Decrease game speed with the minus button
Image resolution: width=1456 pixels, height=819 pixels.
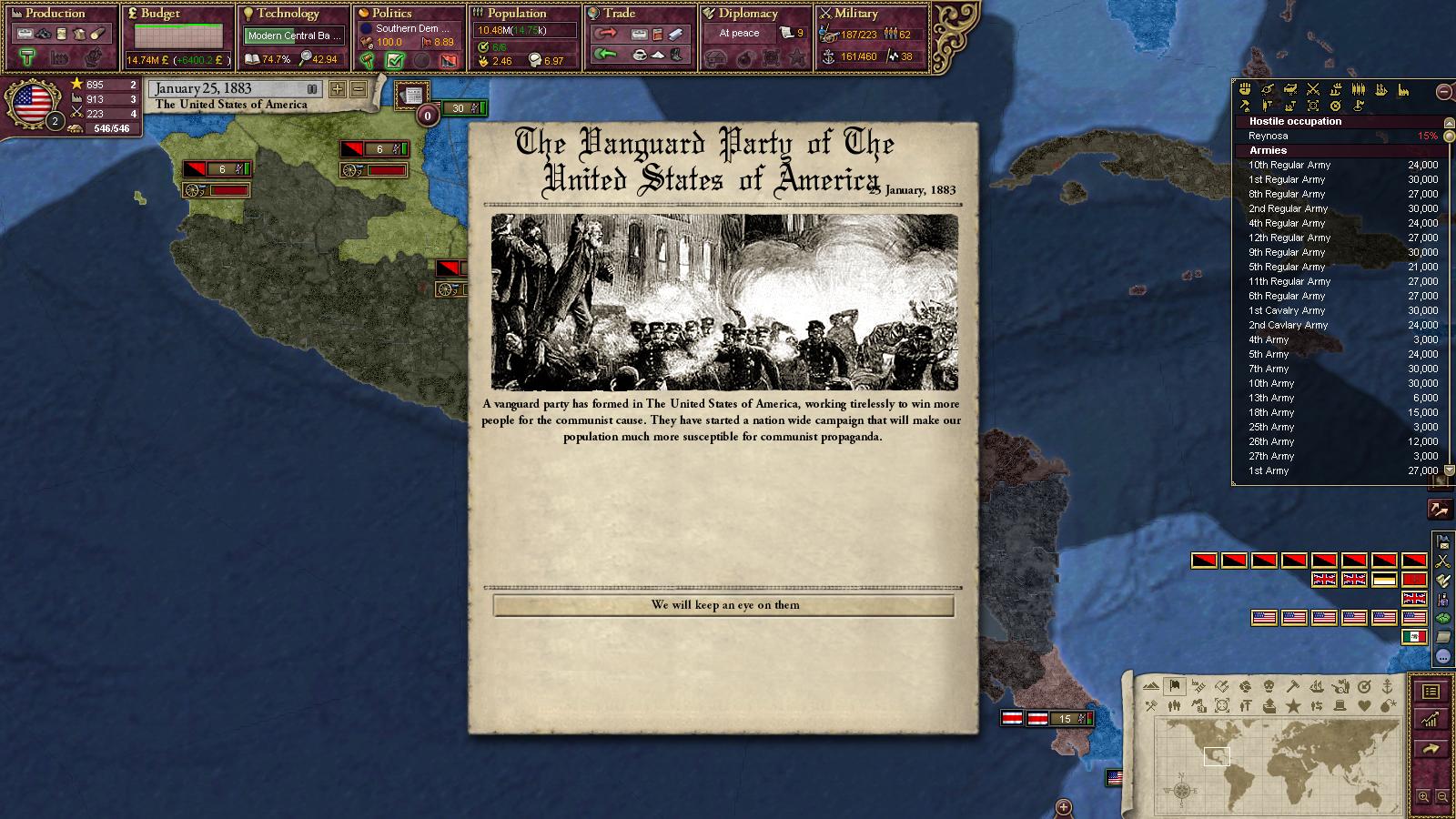coord(359,89)
